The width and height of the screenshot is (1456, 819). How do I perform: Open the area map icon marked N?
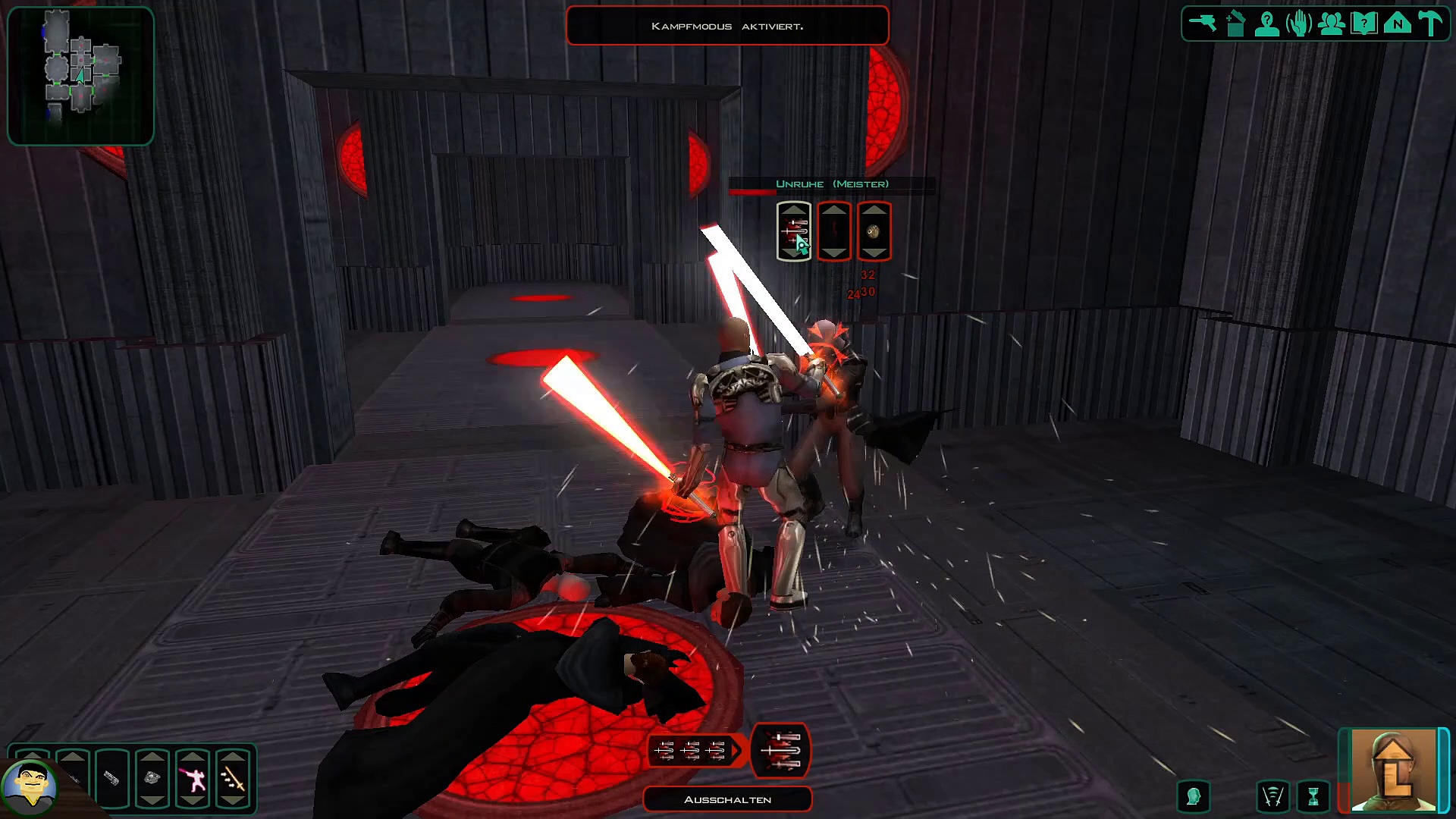click(1397, 24)
